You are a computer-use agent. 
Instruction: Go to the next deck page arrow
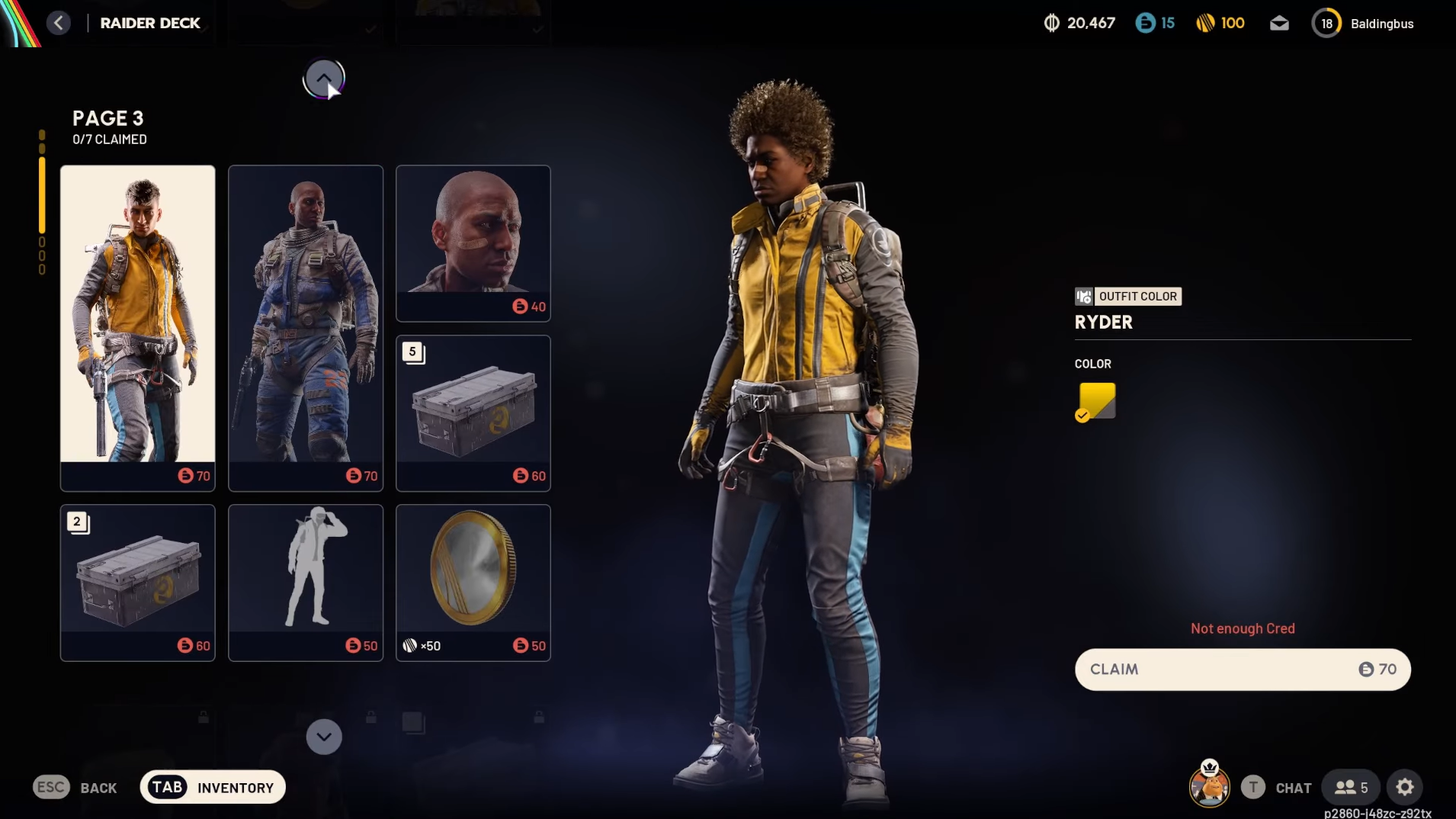(x=324, y=737)
